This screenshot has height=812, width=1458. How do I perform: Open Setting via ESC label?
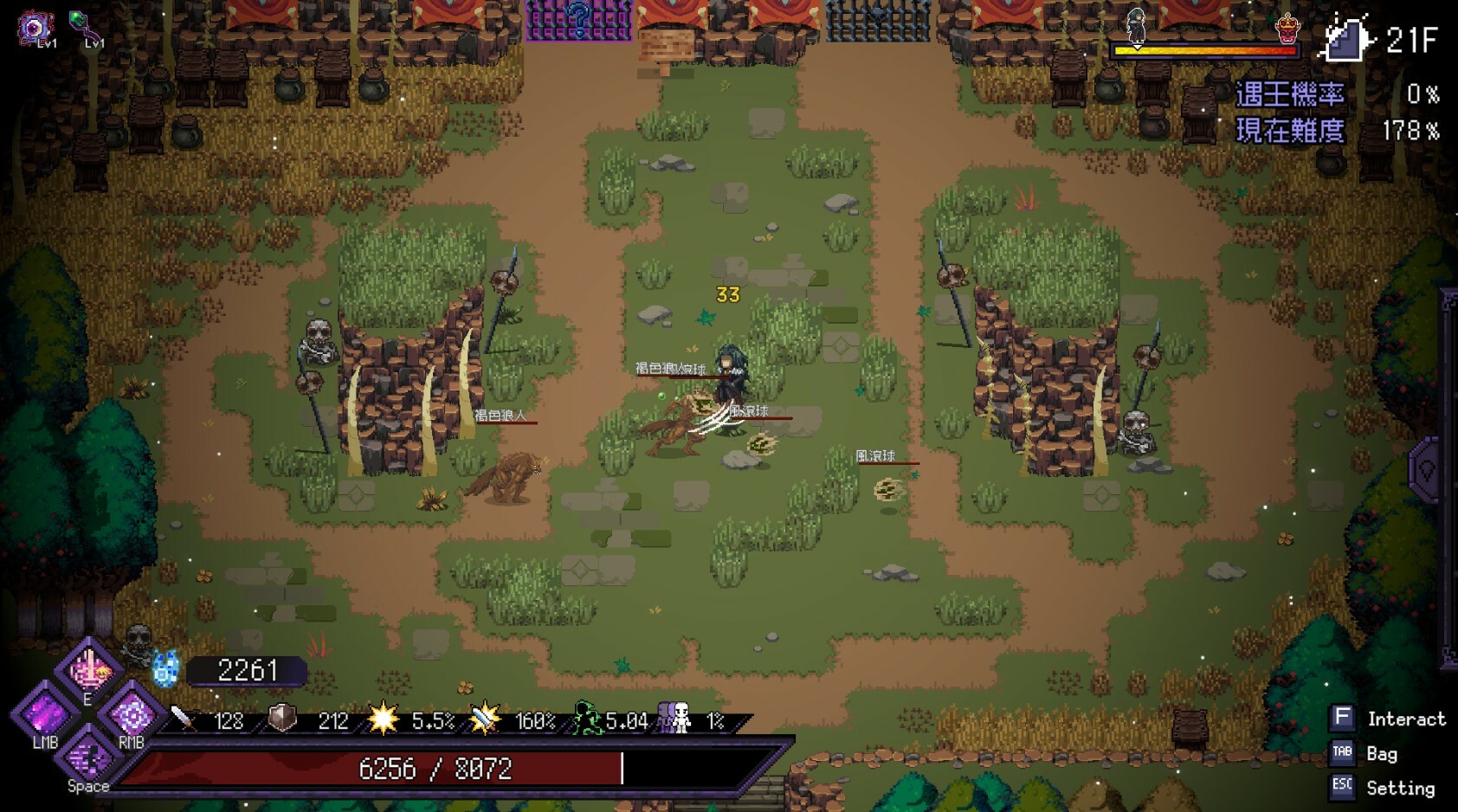coord(1343,789)
